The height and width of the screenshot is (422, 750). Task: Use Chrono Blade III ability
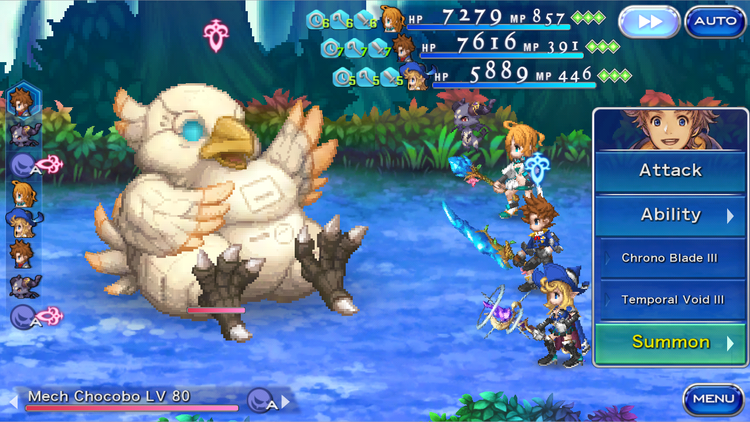[670, 258]
